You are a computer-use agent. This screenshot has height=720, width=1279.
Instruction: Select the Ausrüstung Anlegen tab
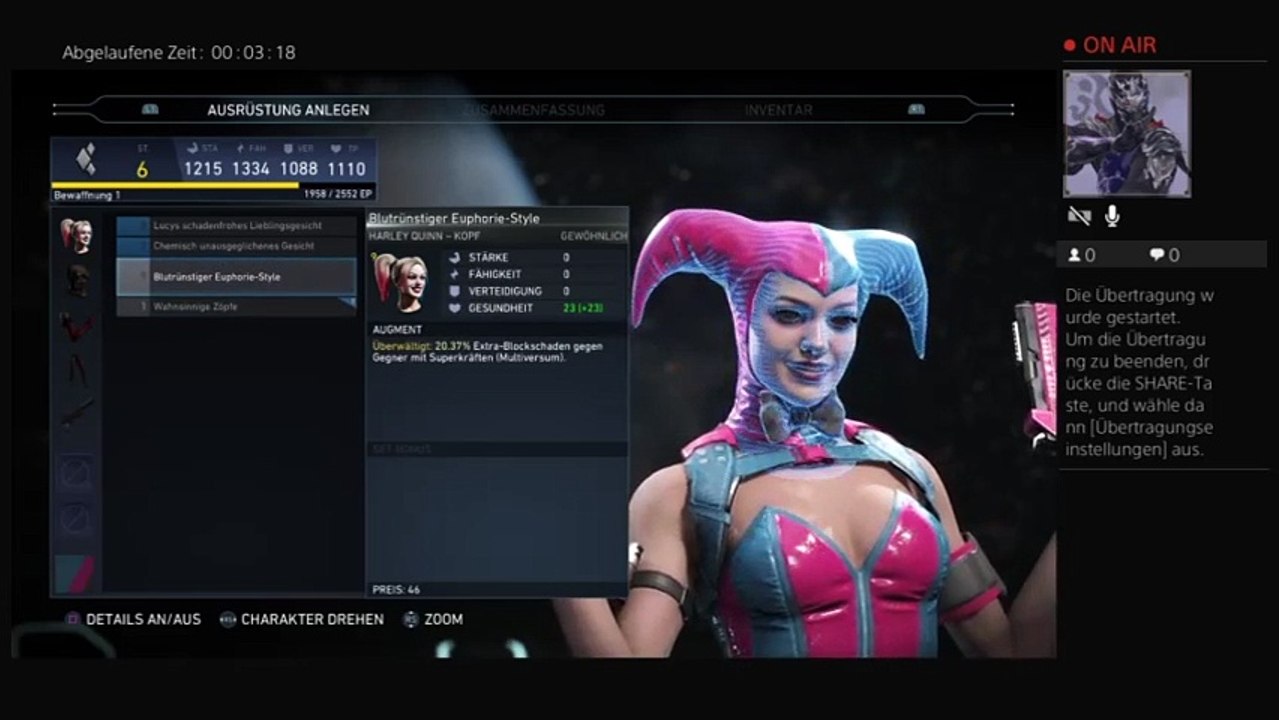point(288,110)
